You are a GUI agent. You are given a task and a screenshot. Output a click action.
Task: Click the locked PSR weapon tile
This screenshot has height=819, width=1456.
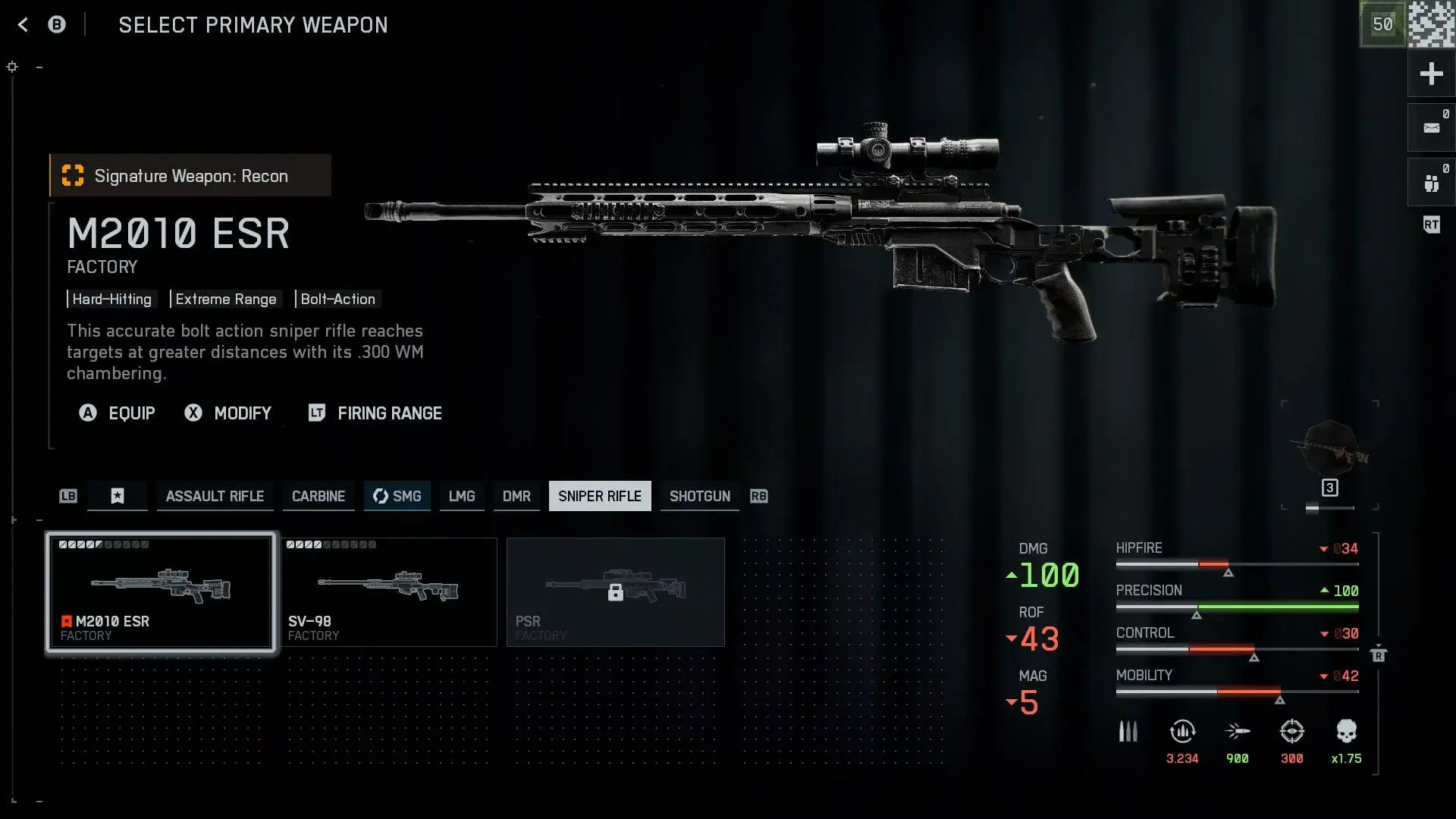pos(616,592)
